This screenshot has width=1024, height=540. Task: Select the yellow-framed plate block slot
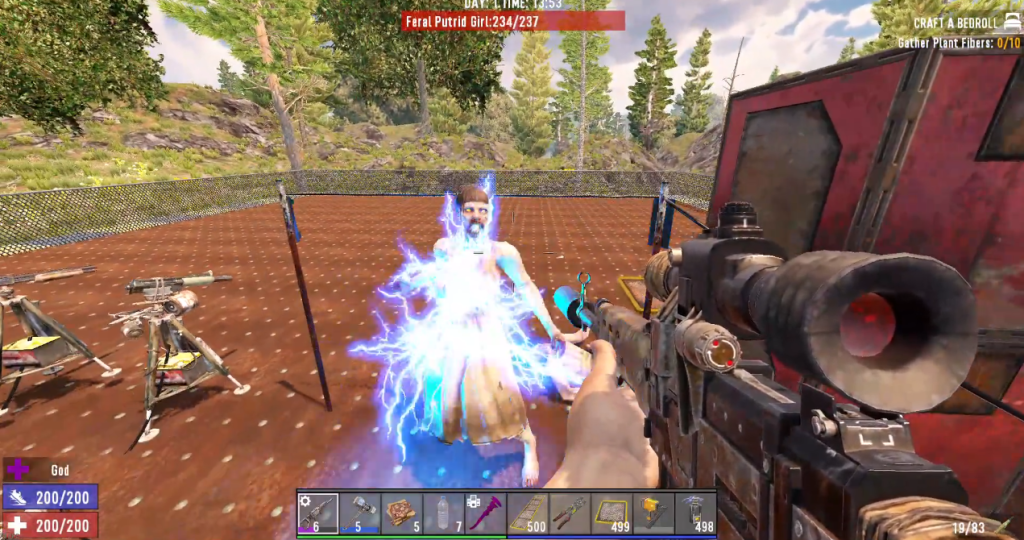[x=612, y=513]
